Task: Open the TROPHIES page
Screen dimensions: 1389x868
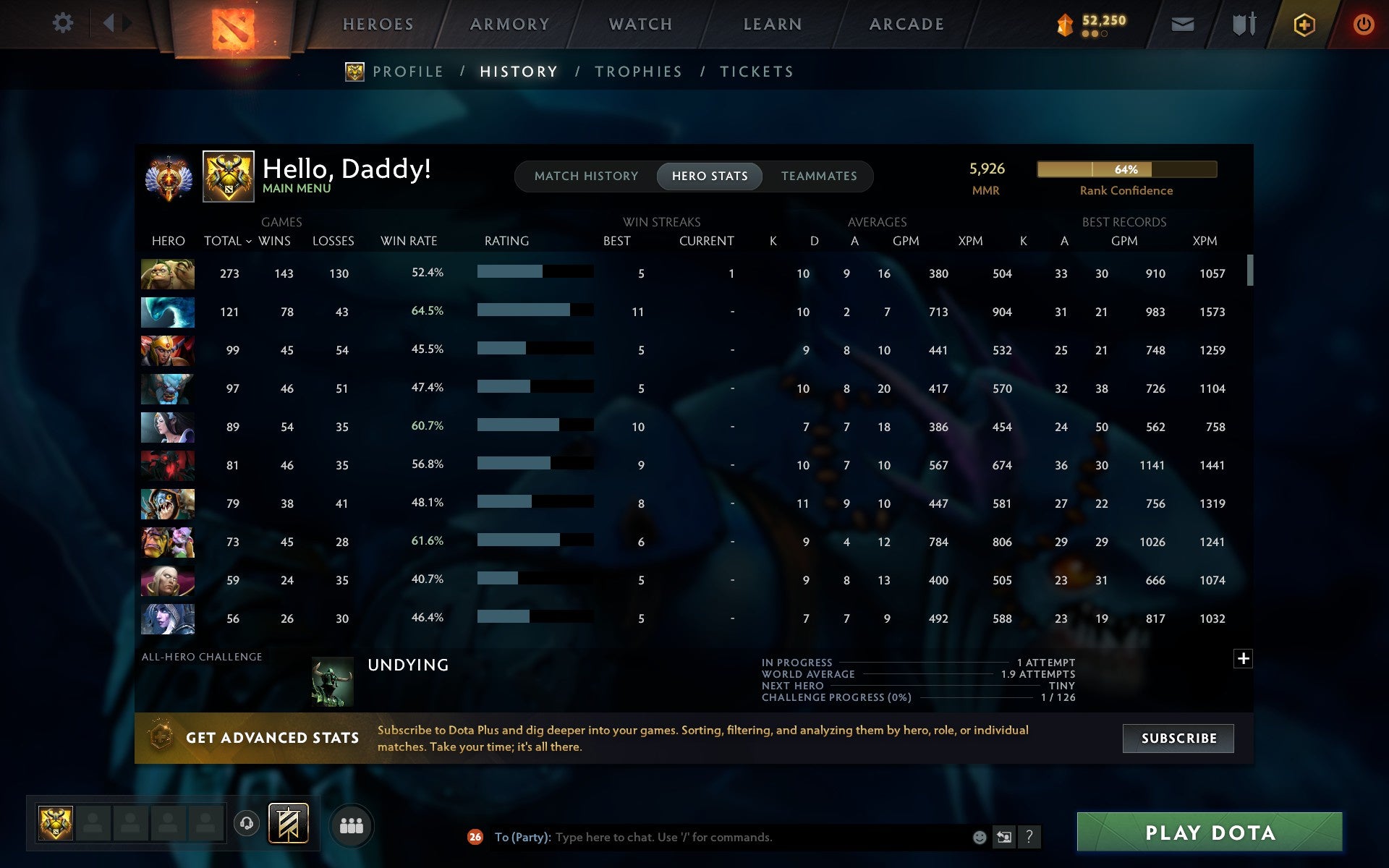Action: pyautogui.click(x=638, y=72)
